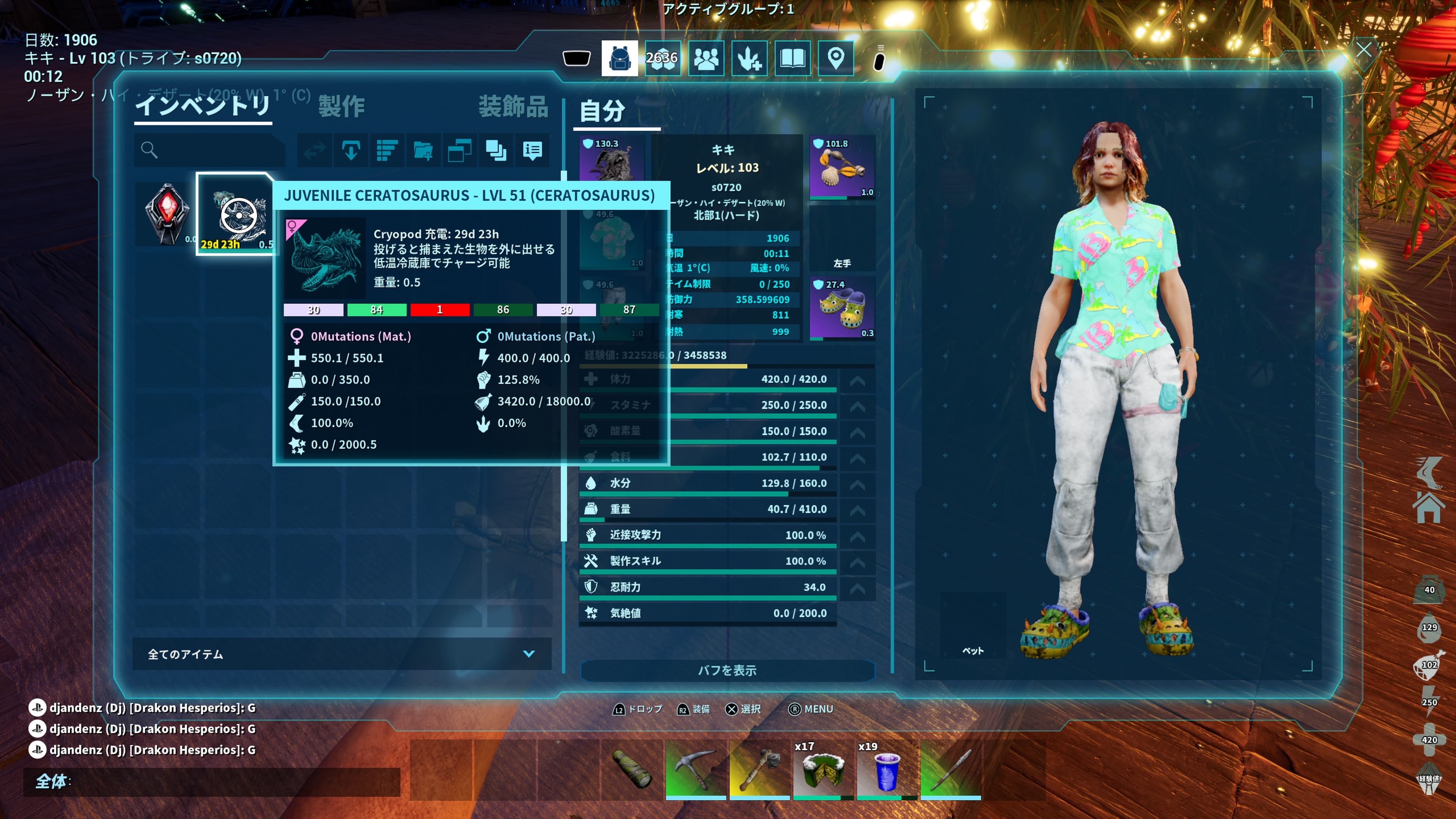1456x819 pixels.
Task: Select the pickaxe hotbar slot
Action: pyautogui.click(x=695, y=769)
